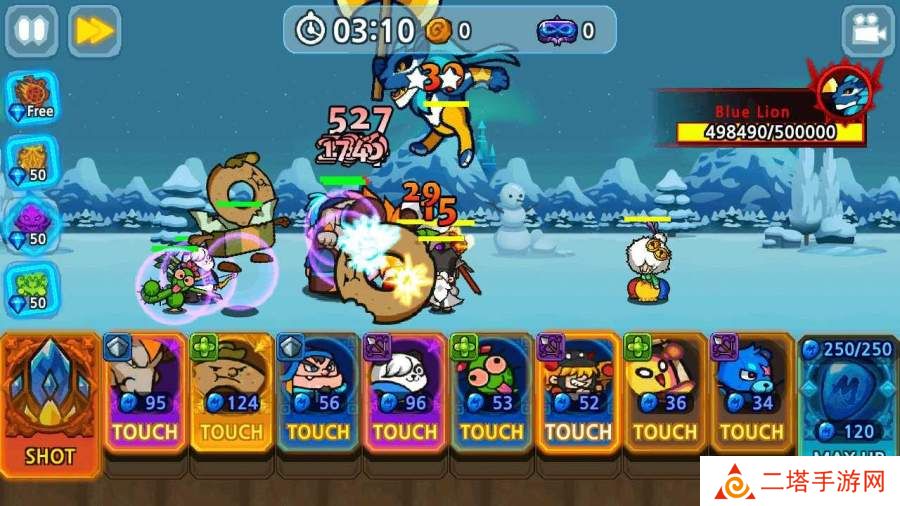
Task: Summon the 52-cost blonde pirate unit
Action: tap(578, 395)
